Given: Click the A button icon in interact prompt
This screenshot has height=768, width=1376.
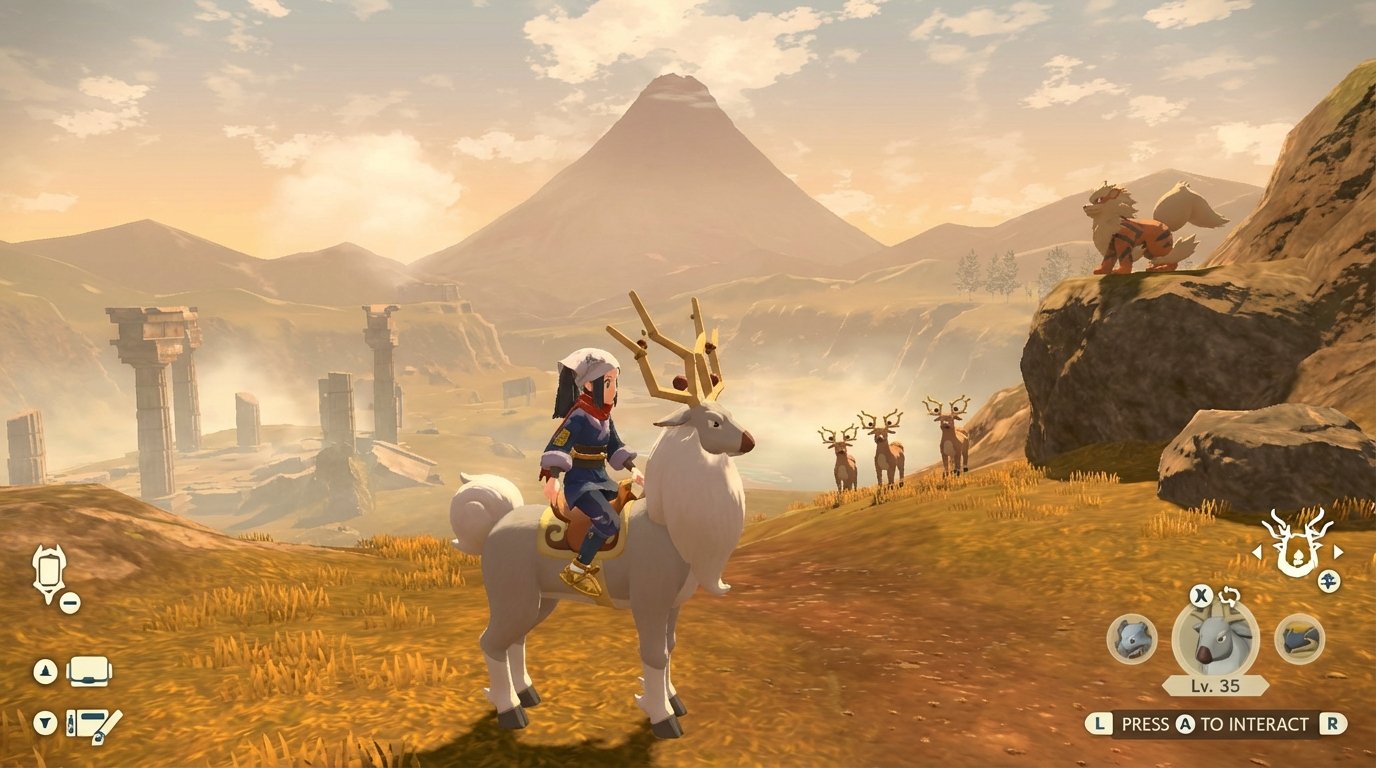Looking at the screenshot, I should tap(1184, 723).
